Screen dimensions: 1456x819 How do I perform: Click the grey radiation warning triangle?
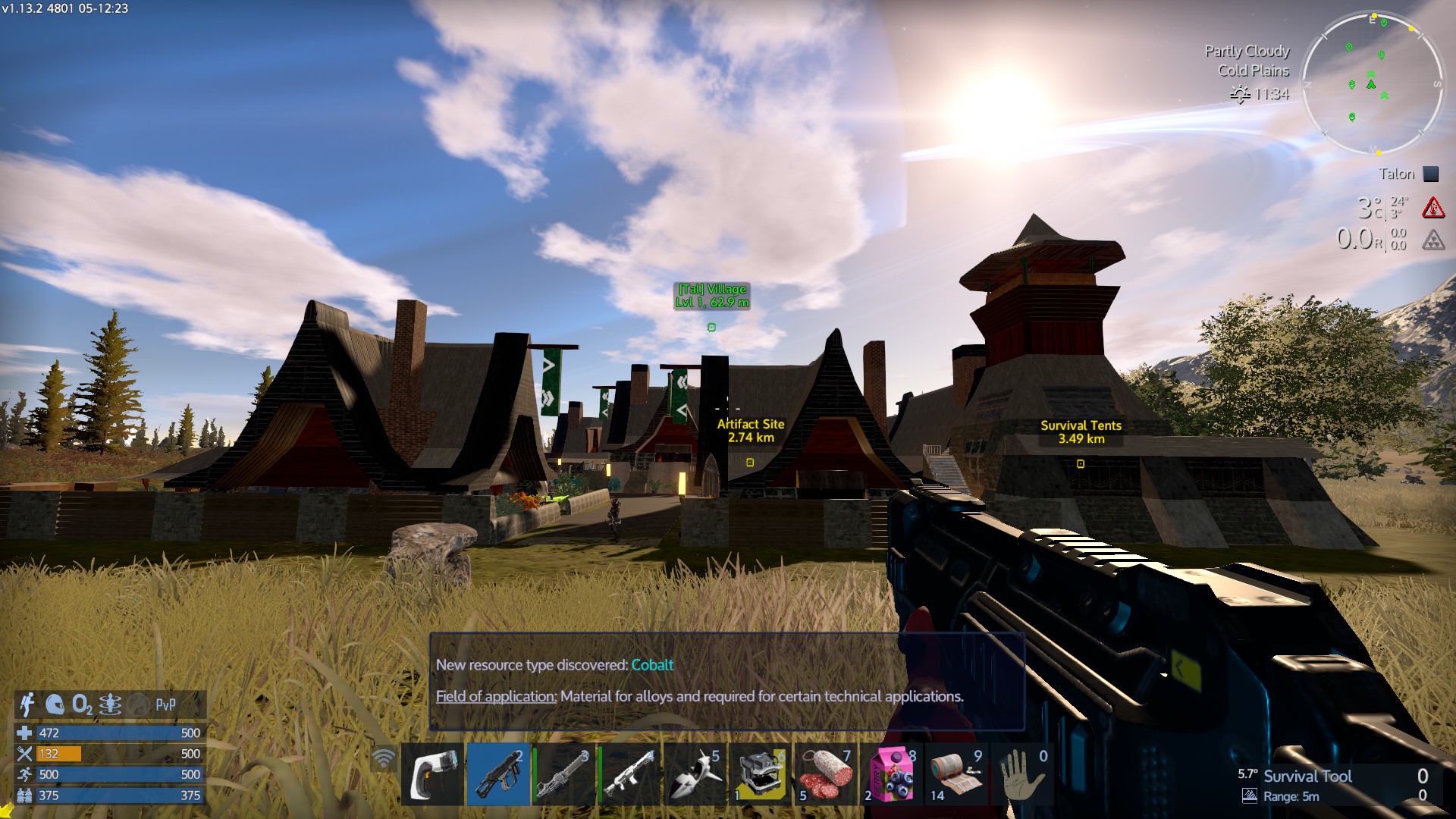(1432, 241)
